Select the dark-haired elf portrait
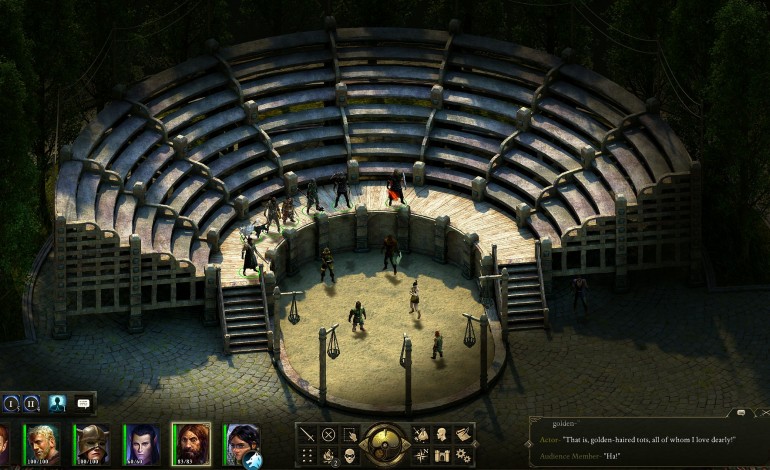The image size is (770, 470). coord(141,442)
